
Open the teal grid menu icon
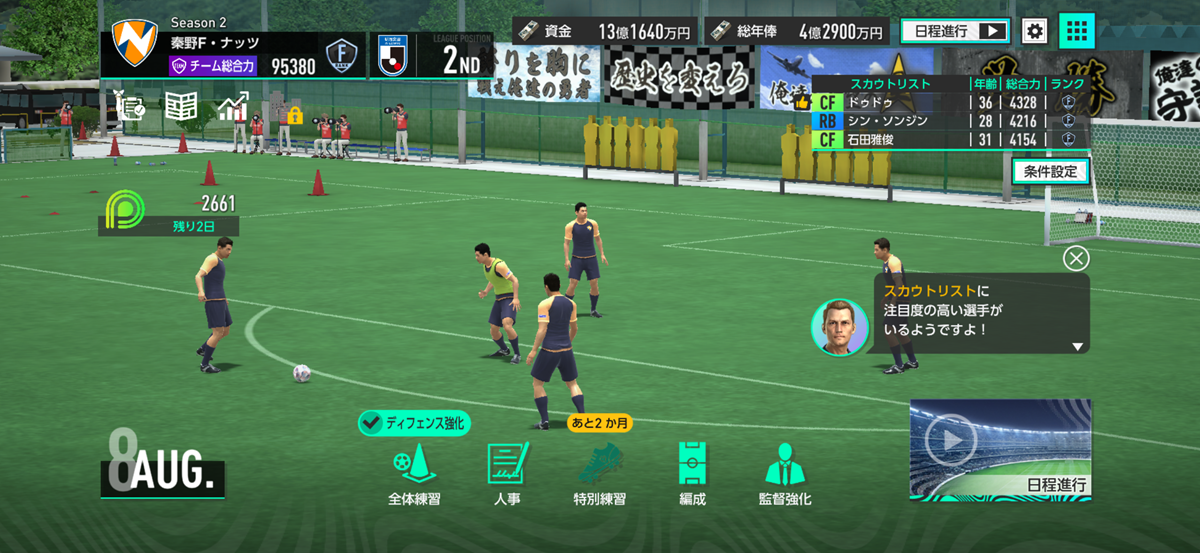1076,31
